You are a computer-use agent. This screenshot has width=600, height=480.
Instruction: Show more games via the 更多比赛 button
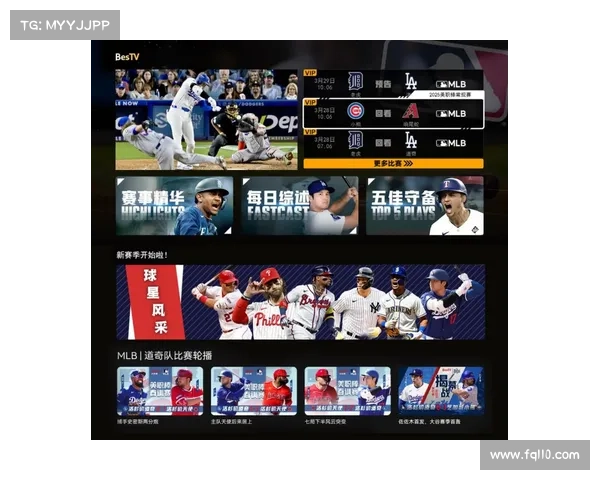(x=393, y=163)
